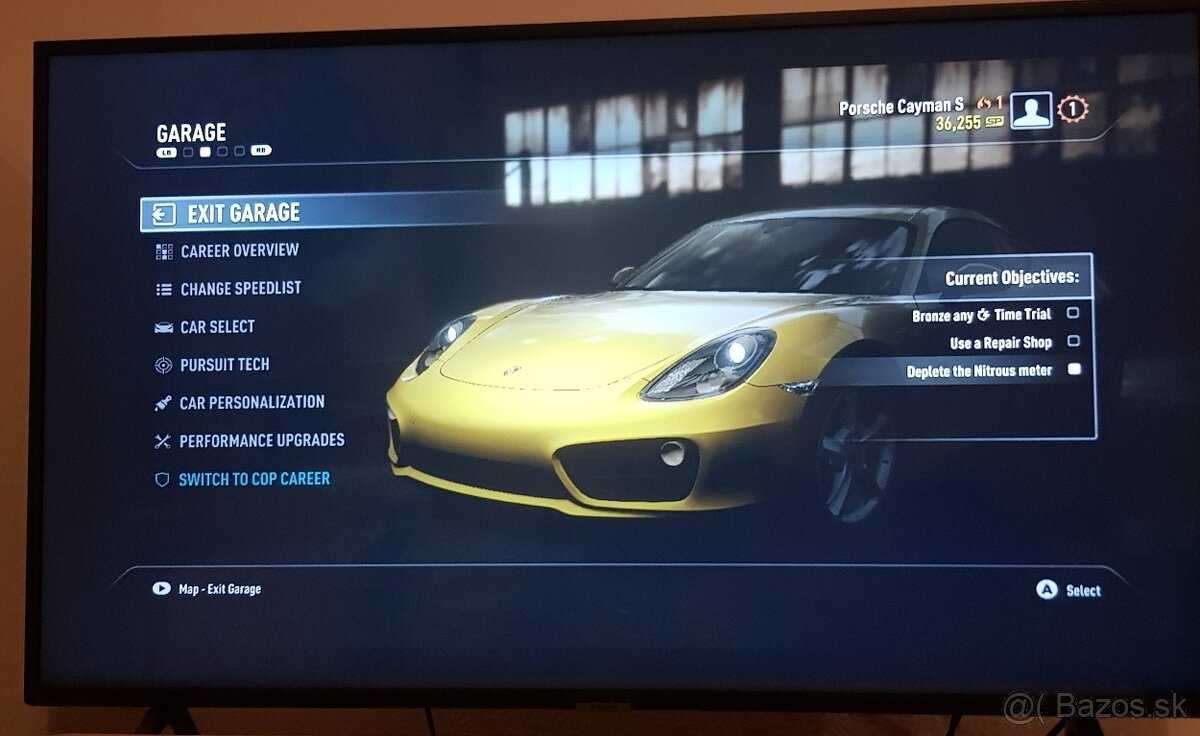1200x736 pixels.
Task: Choose Change Speedlist option
Action: pos(240,289)
